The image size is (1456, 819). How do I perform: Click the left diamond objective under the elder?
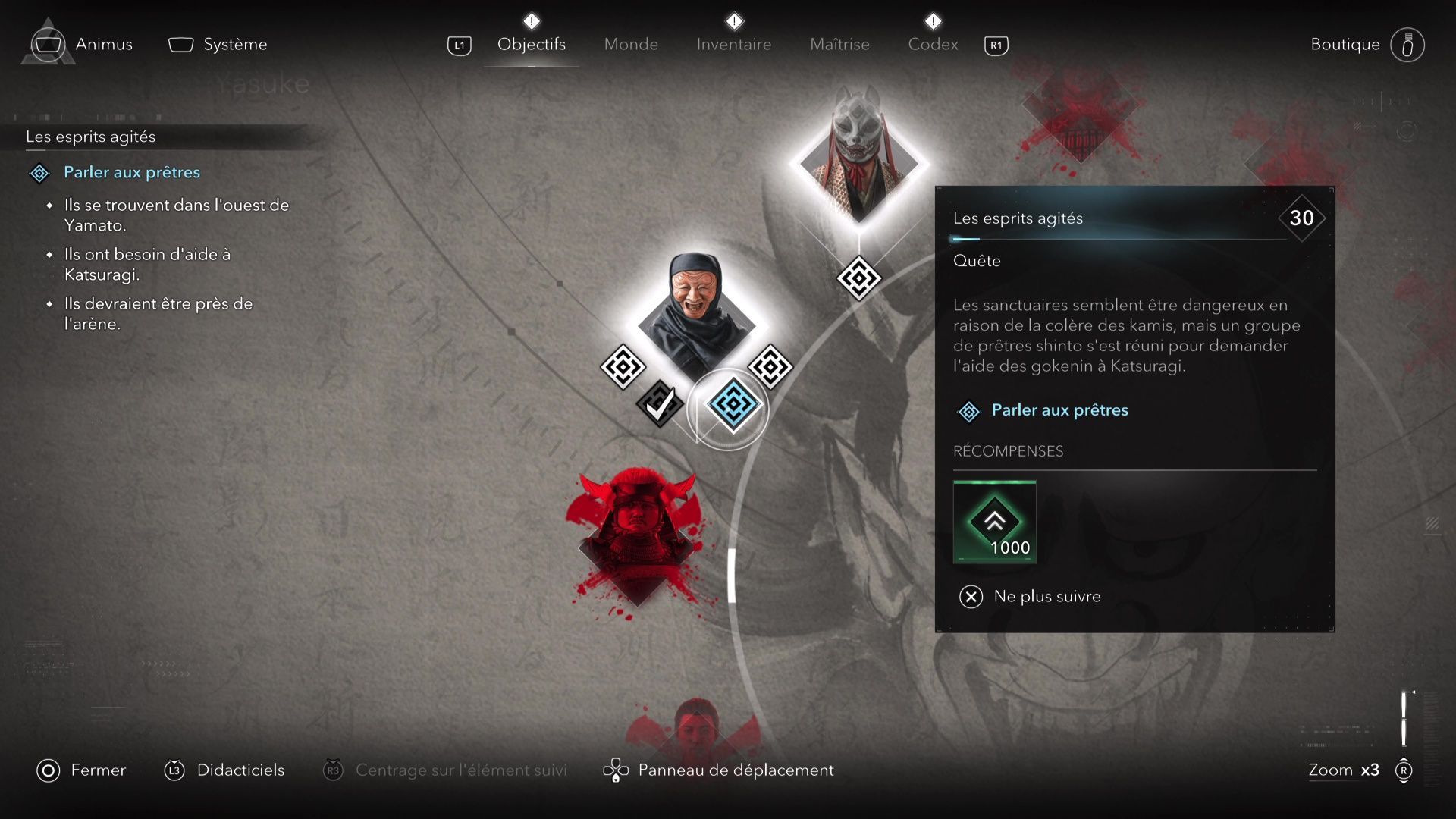[x=622, y=367]
